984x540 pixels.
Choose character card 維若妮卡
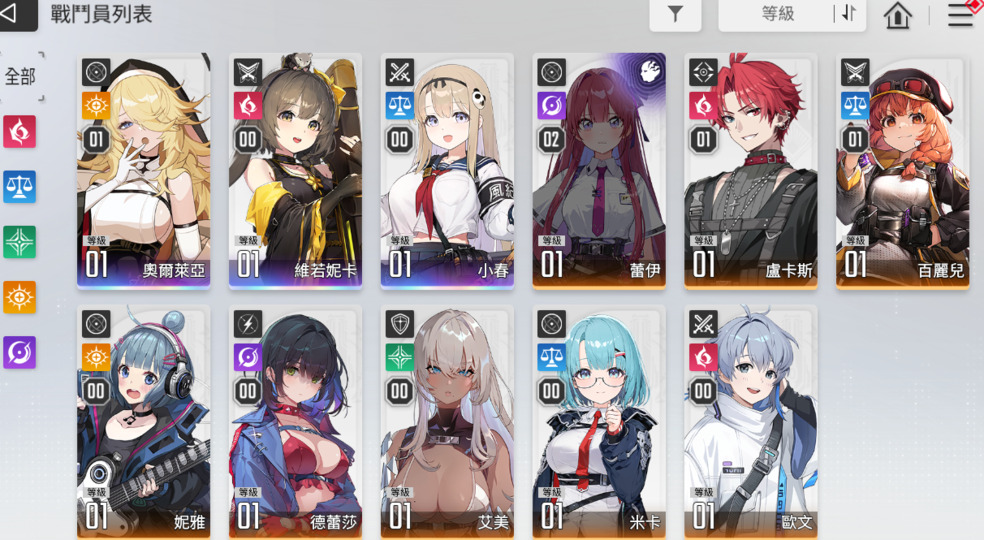coord(295,170)
